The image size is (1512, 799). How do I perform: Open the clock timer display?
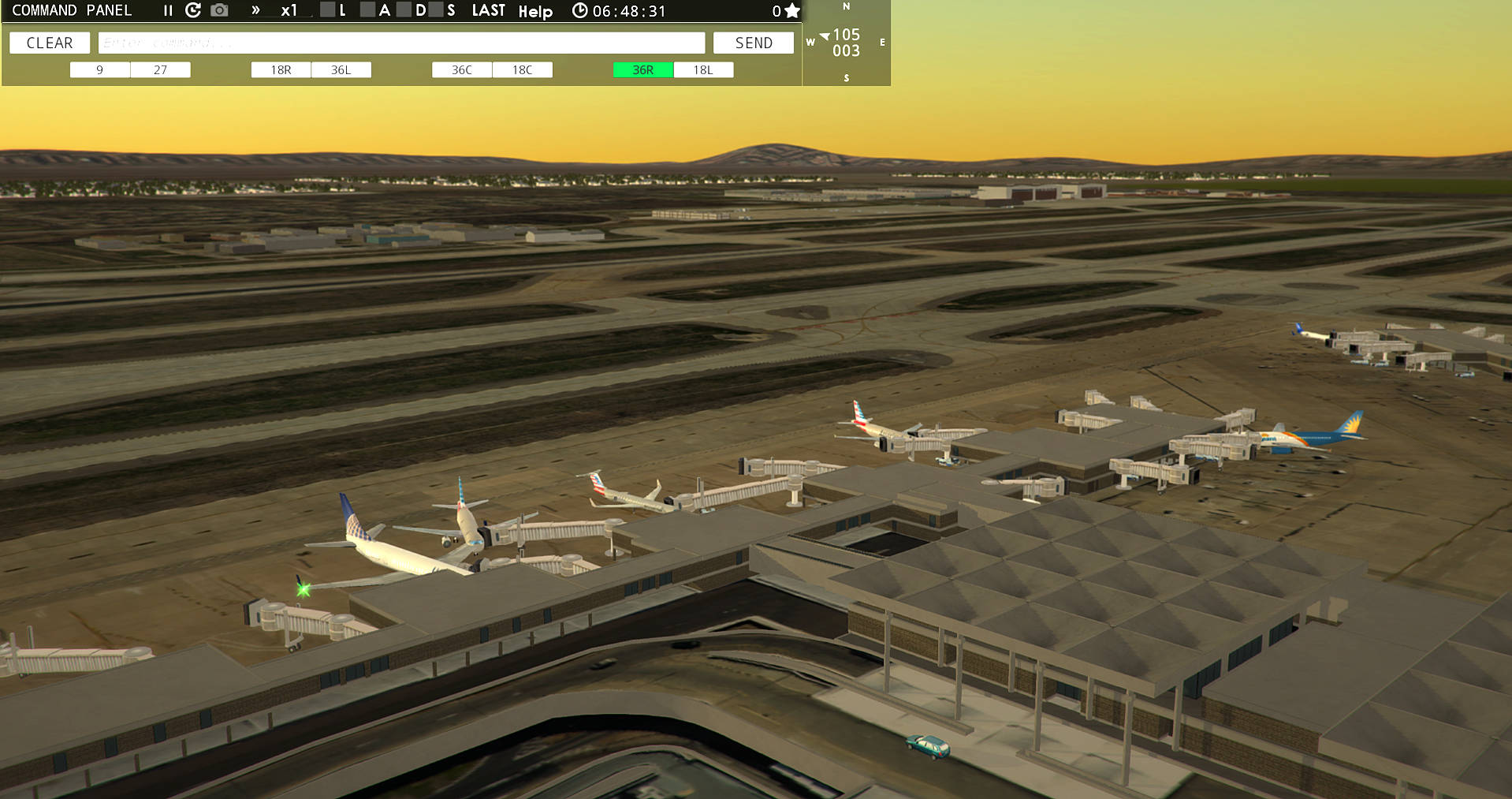[x=580, y=10]
